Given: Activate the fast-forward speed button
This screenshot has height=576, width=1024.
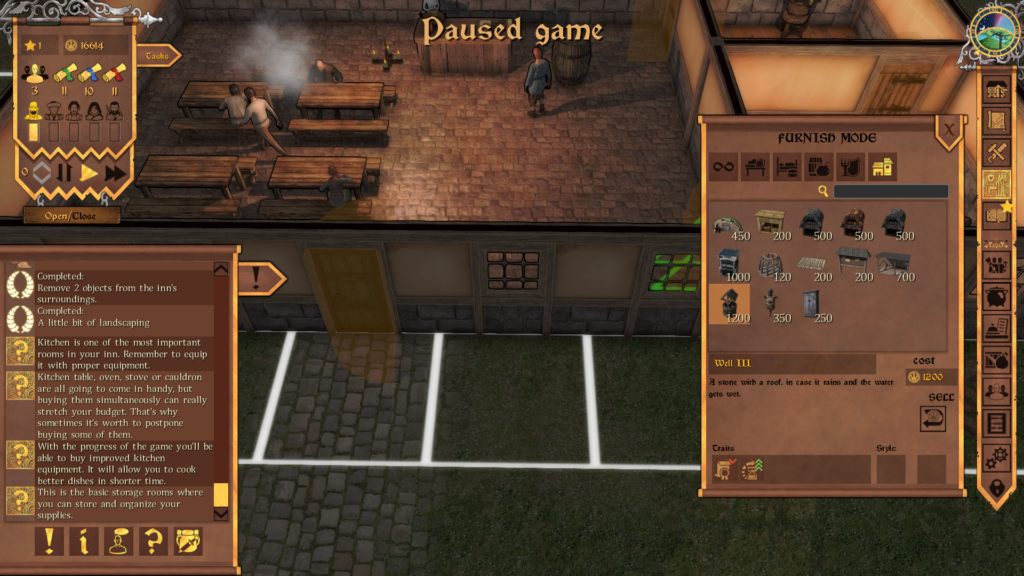Looking at the screenshot, I should [116, 173].
